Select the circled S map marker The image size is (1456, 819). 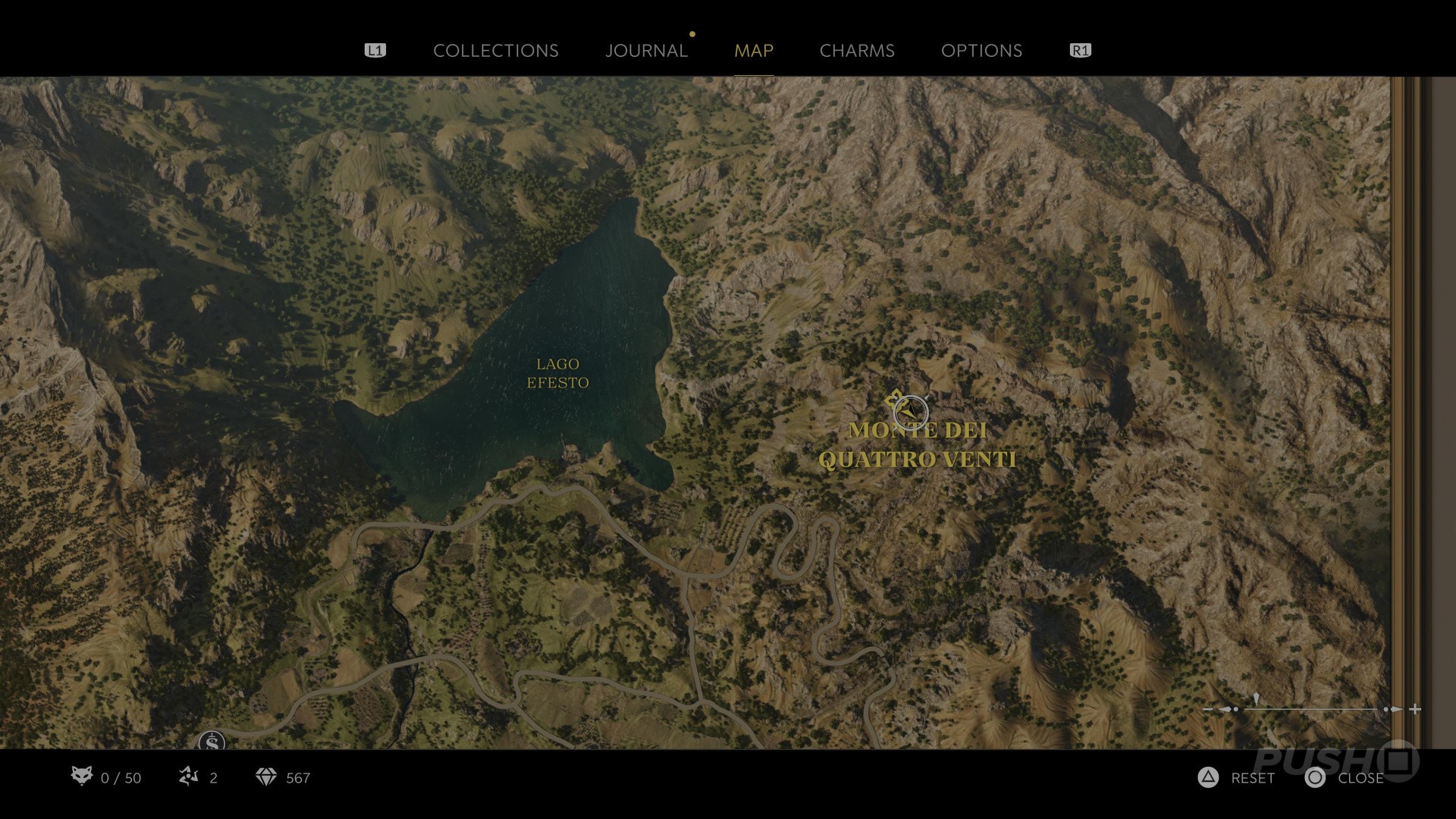click(212, 742)
